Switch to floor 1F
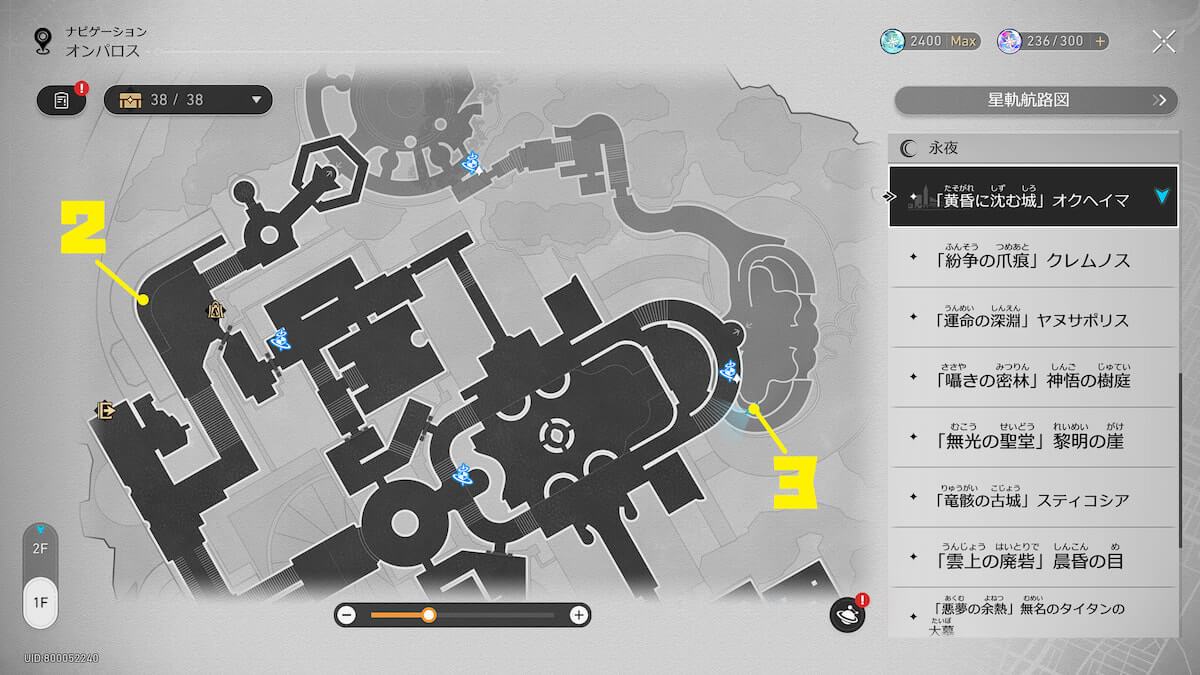Image resolution: width=1200 pixels, height=675 pixels. click(x=40, y=603)
